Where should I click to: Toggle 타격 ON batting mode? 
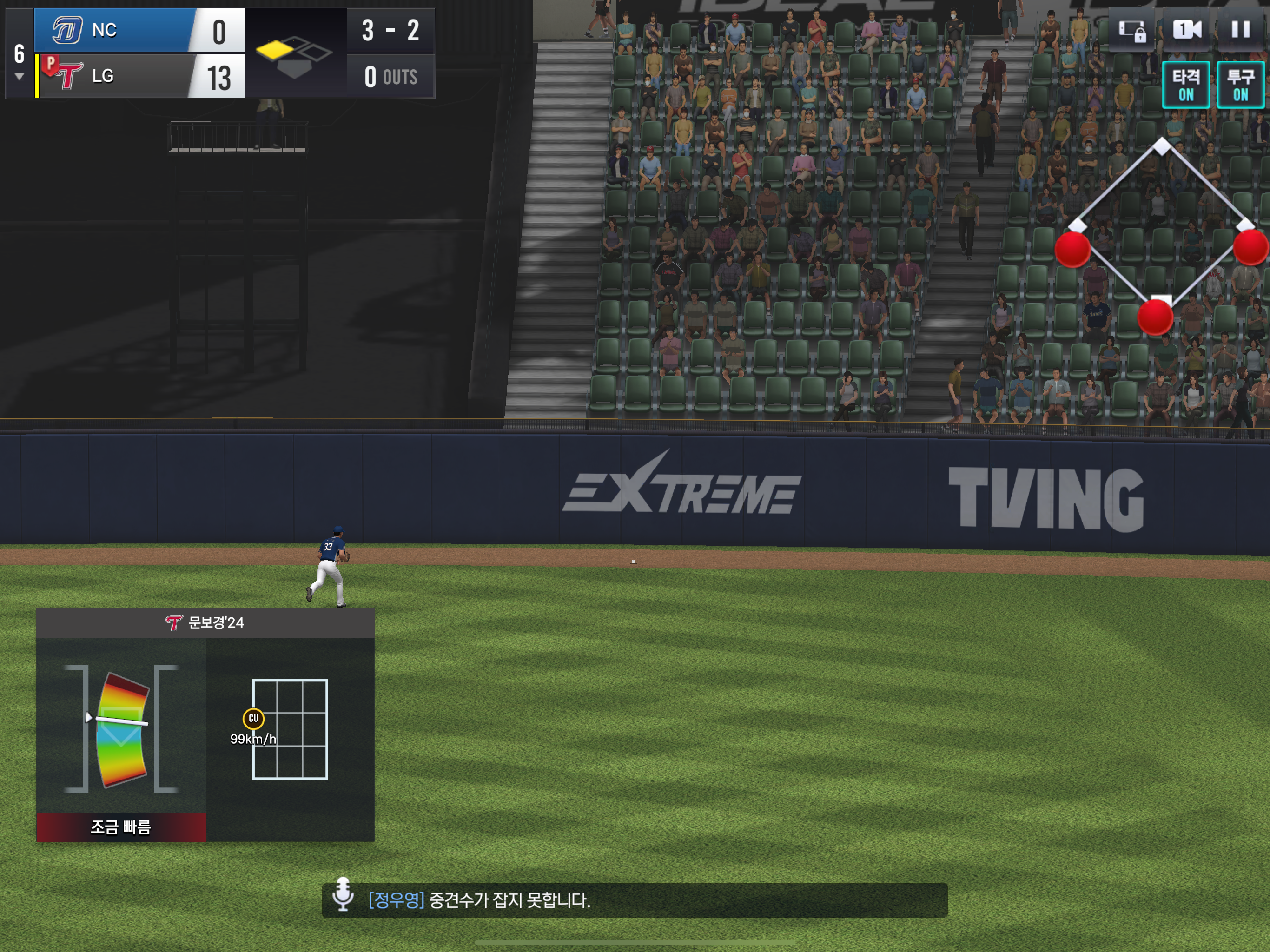pos(1185,85)
